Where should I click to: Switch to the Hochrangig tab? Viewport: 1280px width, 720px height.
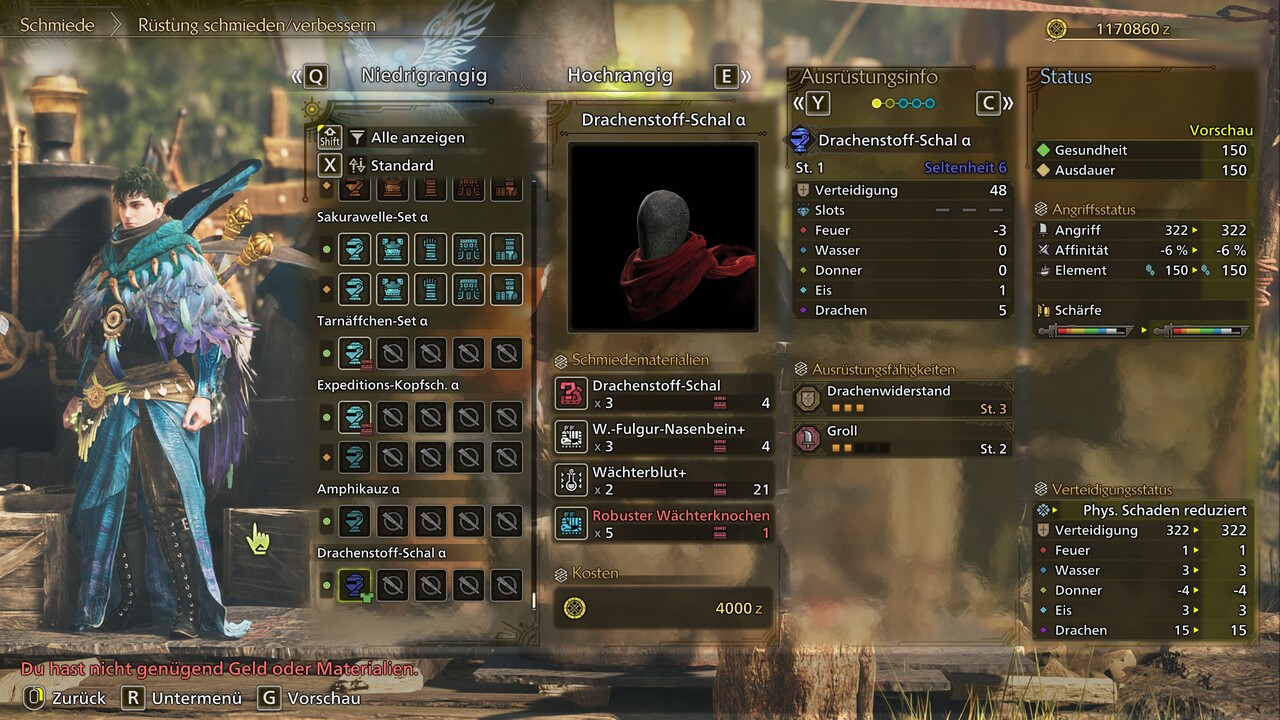point(620,76)
